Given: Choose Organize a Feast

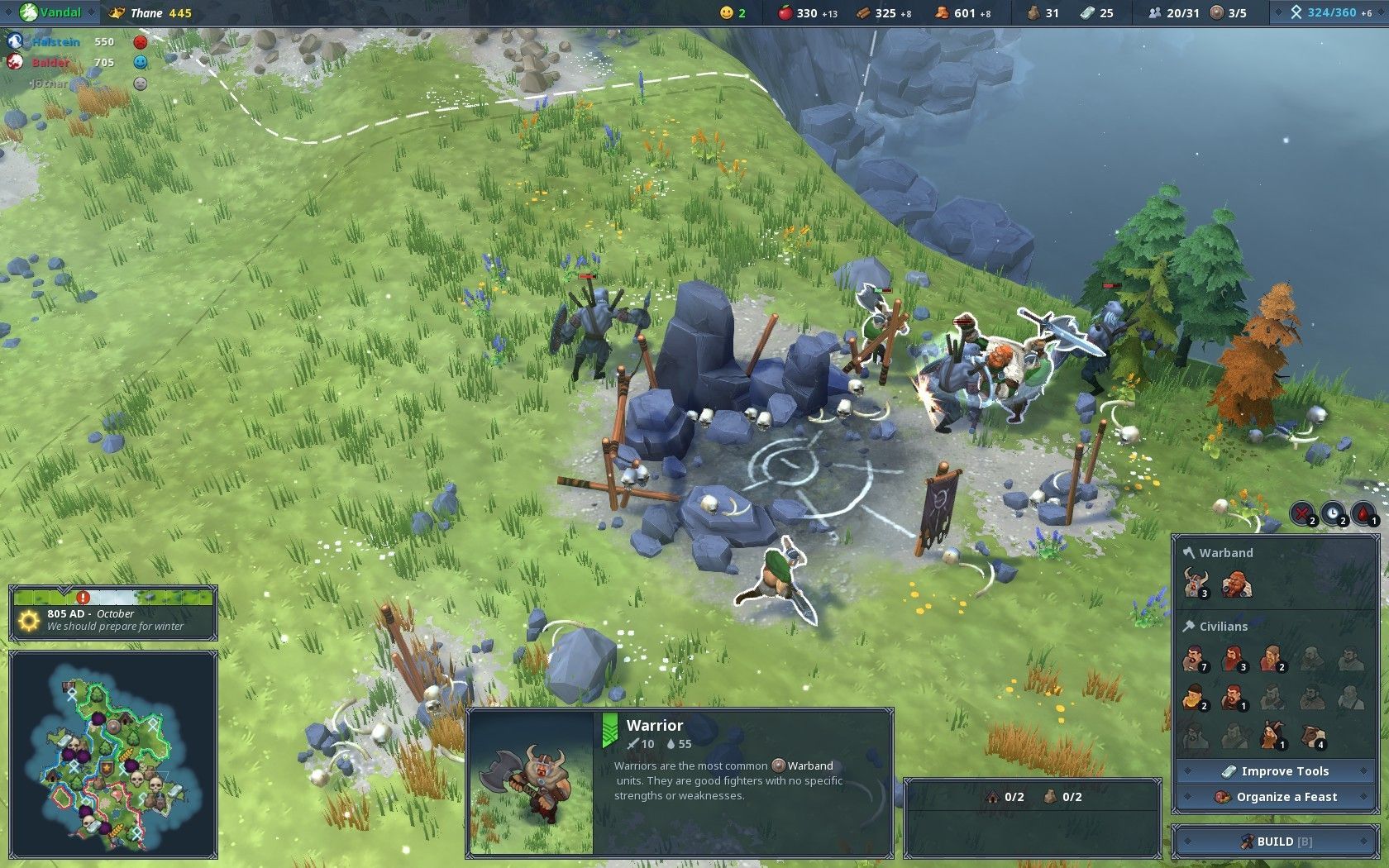Looking at the screenshot, I should coord(1274,797).
